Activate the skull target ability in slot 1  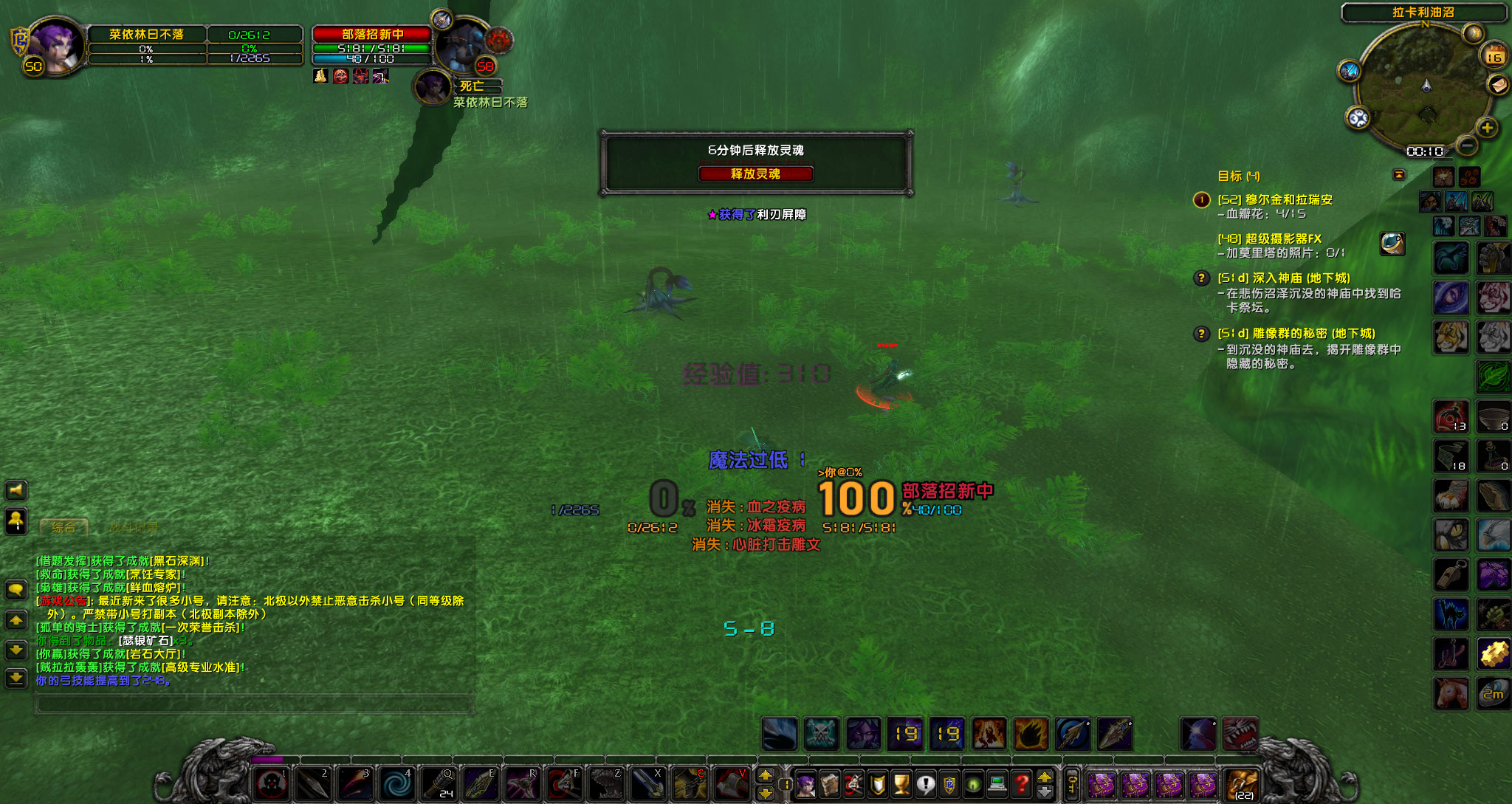point(272,783)
